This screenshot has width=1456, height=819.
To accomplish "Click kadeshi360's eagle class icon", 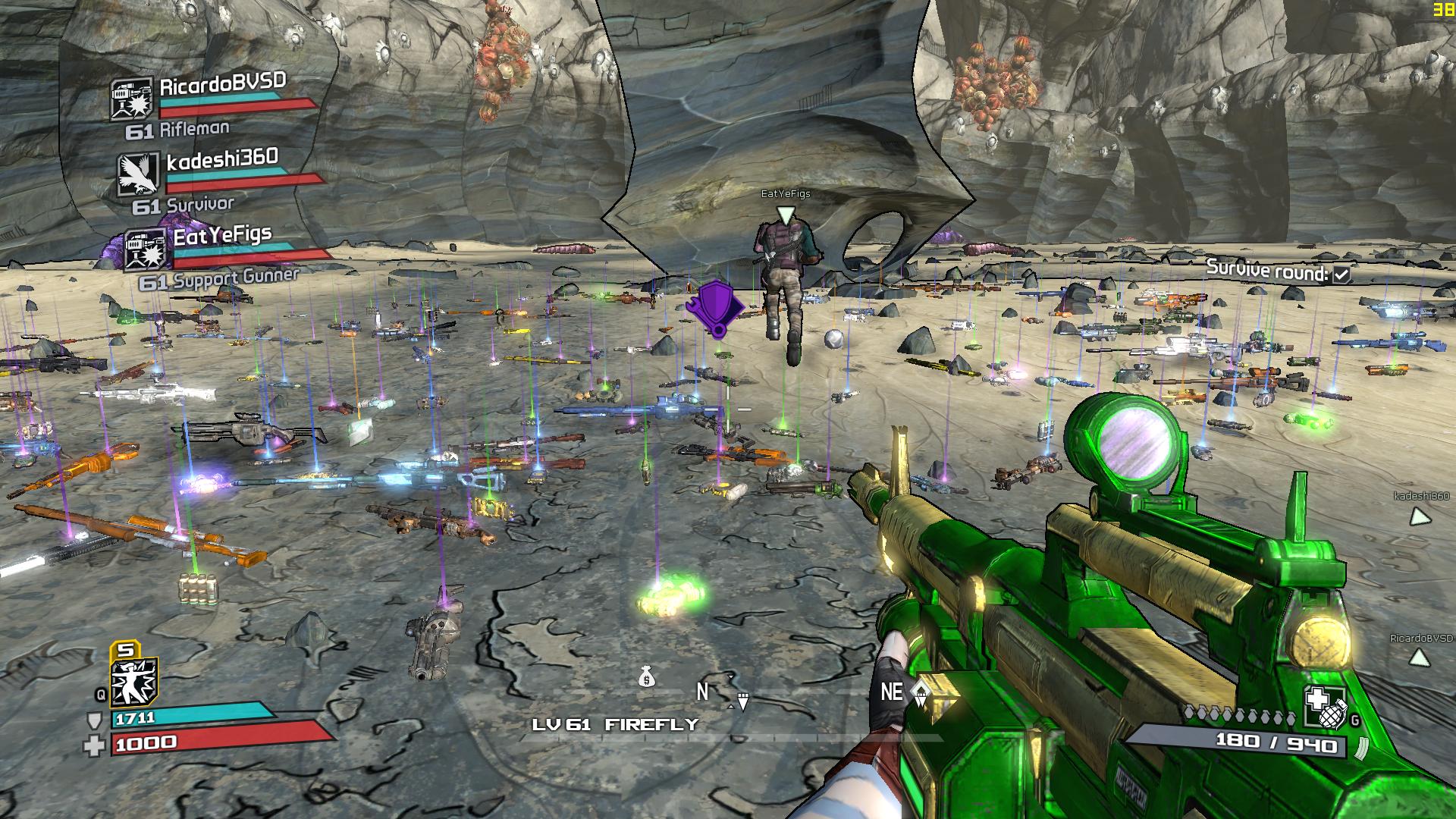I will [139, 174].
